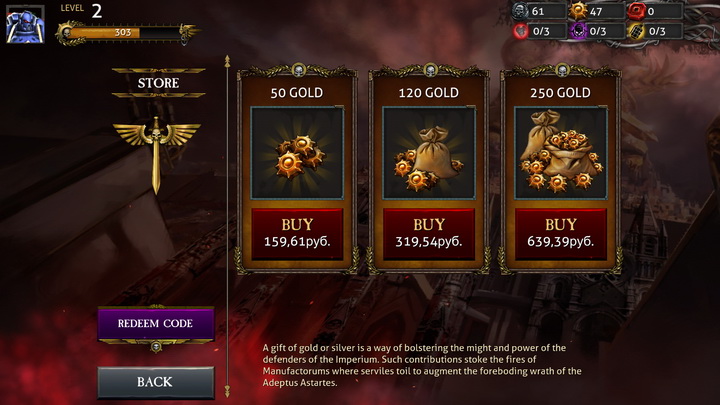Select the 120 Gold sack thumbnail
The image size is (720, 405).
click(429, 153)
